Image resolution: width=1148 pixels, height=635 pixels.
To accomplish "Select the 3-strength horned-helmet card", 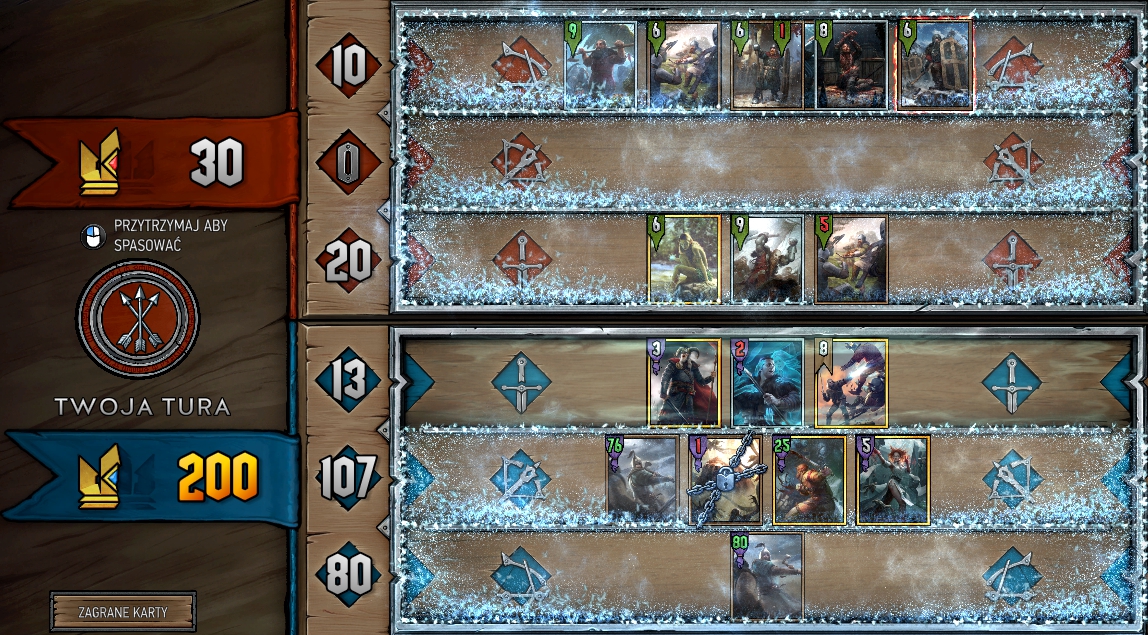I will (684, 383).
